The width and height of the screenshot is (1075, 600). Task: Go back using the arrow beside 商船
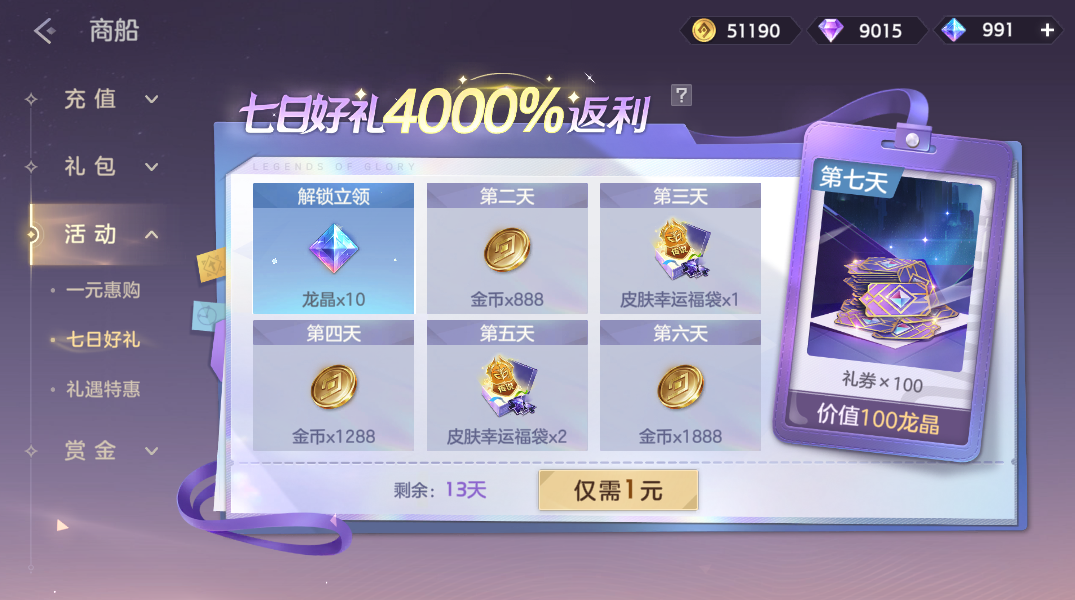(44, 30)
